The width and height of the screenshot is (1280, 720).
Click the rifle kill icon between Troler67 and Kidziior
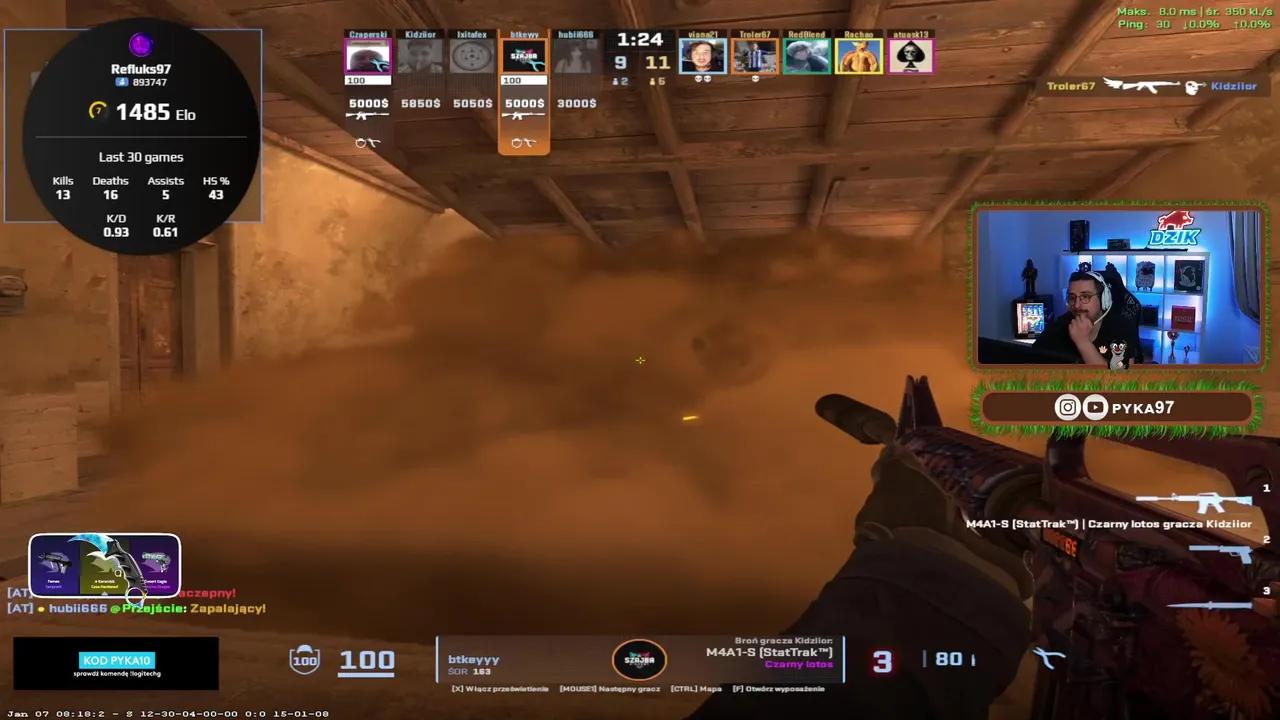pyautogui.click(x=1143, y=87)
